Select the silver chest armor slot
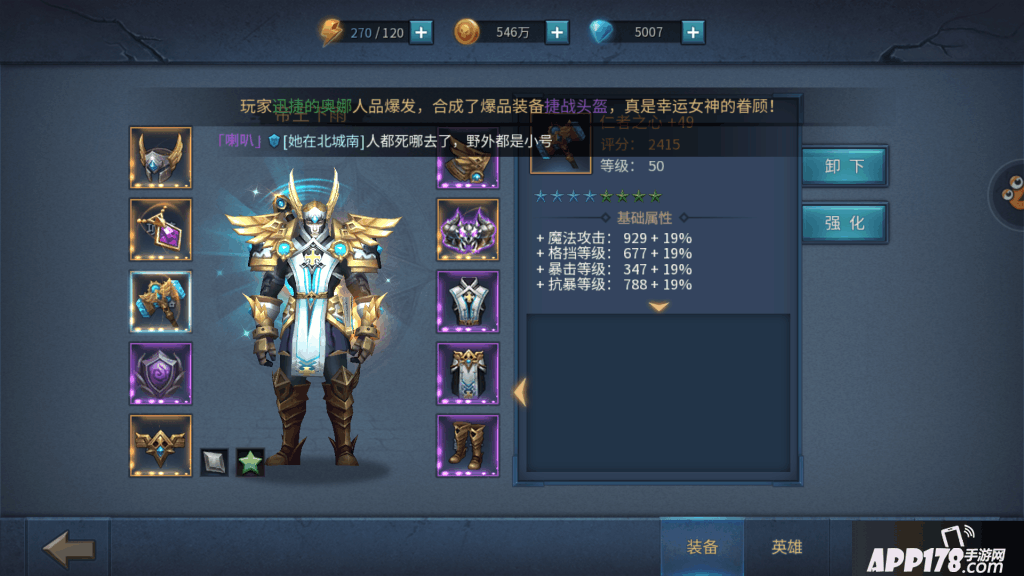The image size is (1024, 576). 467,301
